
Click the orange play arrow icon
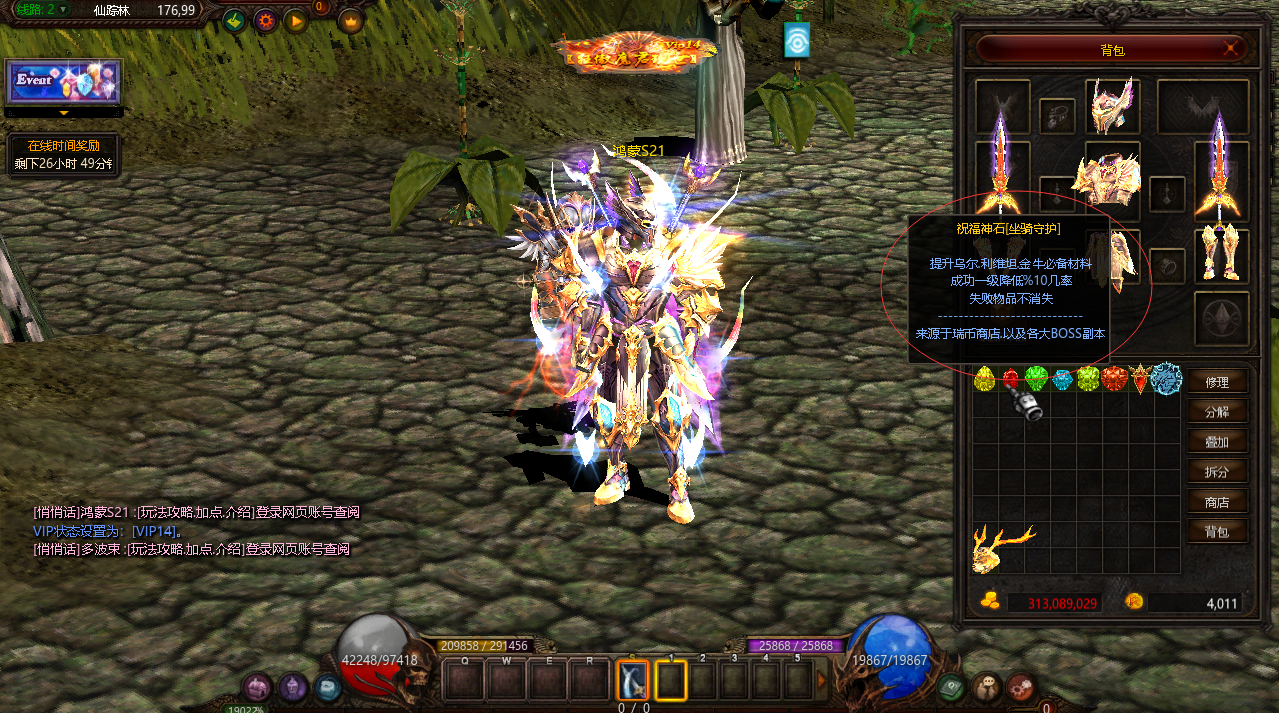click(x=296, y=20)
